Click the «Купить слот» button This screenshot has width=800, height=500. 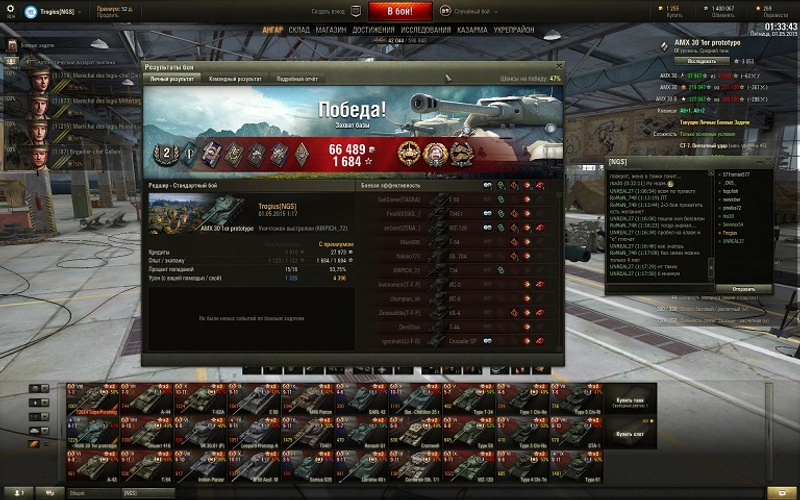631,434
